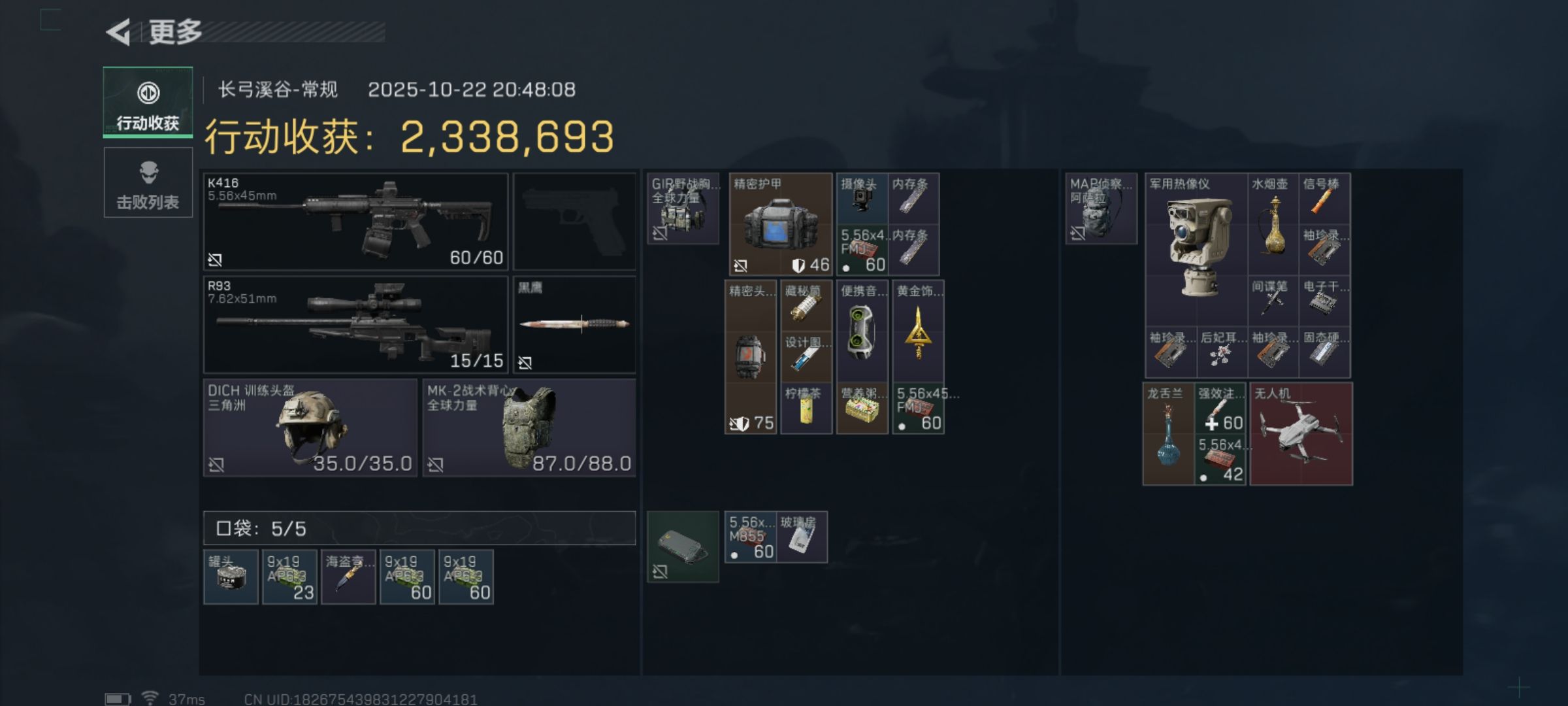Select the 海盗弯刀 pocket item

[x=348, y=577]
